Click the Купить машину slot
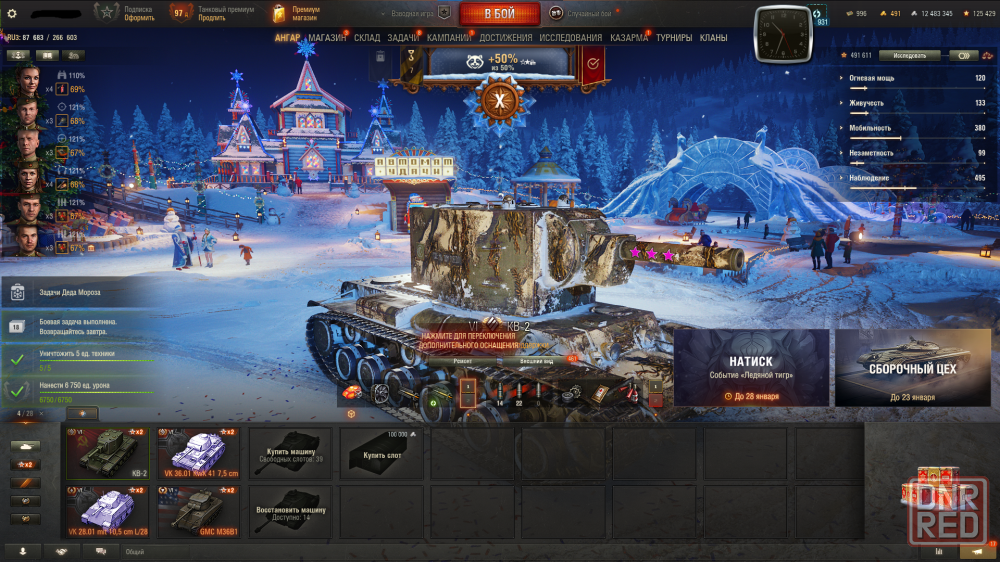The image size is (1000, 562). coord(290,453)
